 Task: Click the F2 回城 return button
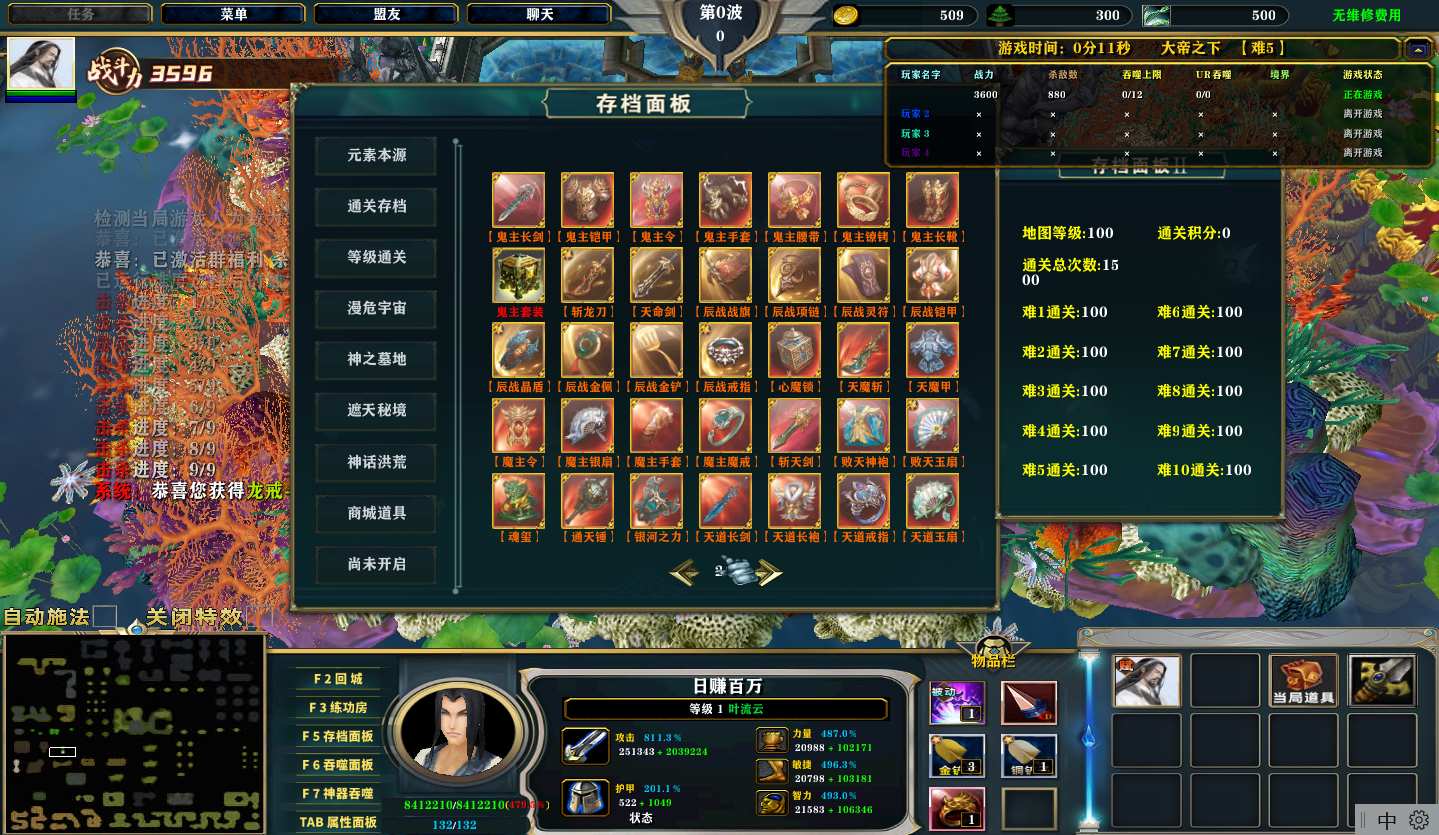(x=338, y=679)
